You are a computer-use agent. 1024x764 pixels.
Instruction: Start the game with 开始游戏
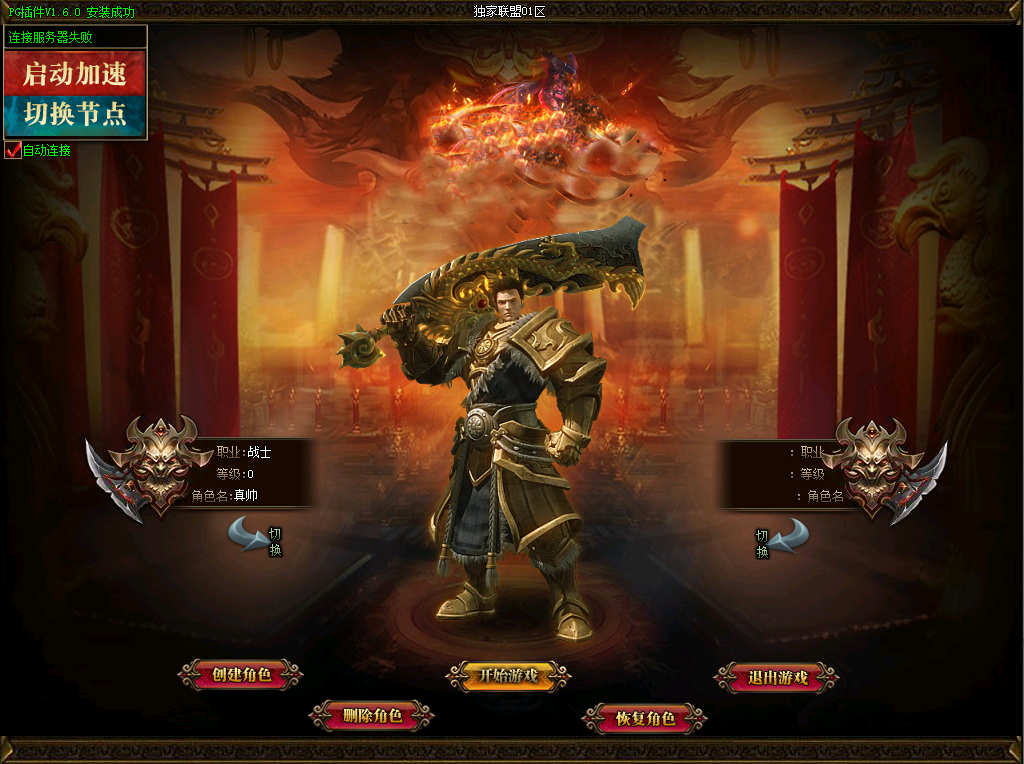508,676
